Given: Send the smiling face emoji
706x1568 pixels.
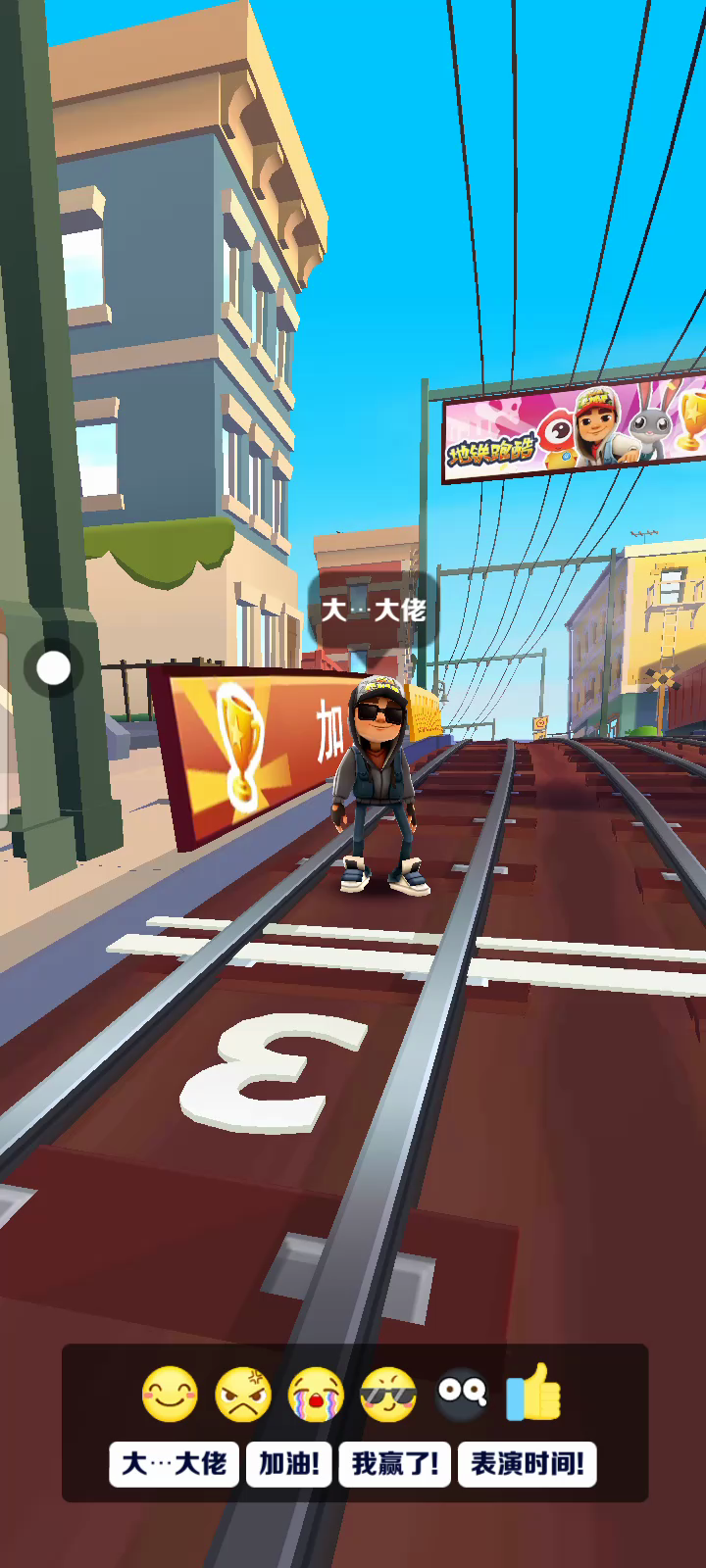Looking at the screenshot, I should 170,1394.
